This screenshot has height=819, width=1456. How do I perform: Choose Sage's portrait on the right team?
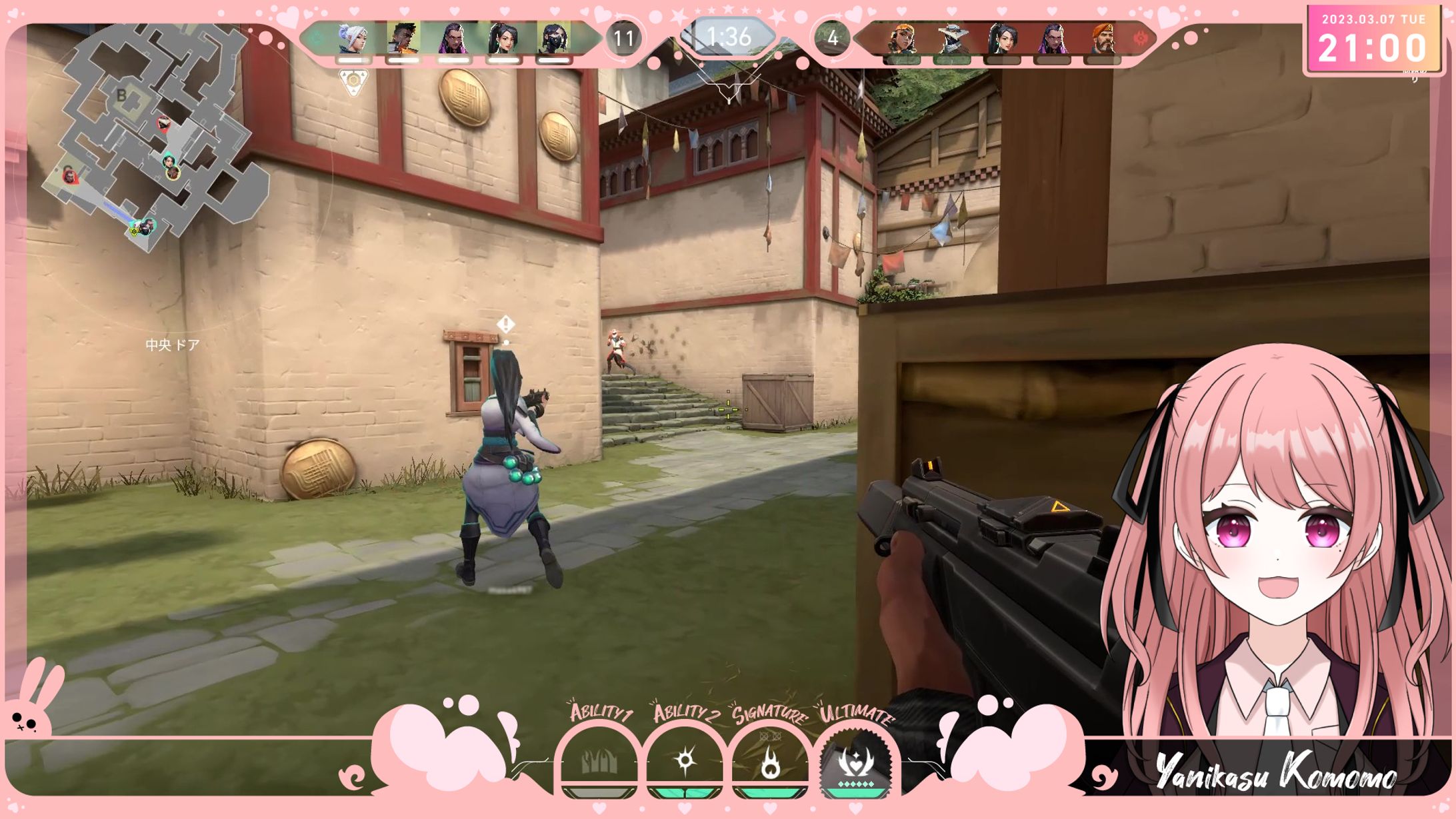click(x=1002, y=39)
